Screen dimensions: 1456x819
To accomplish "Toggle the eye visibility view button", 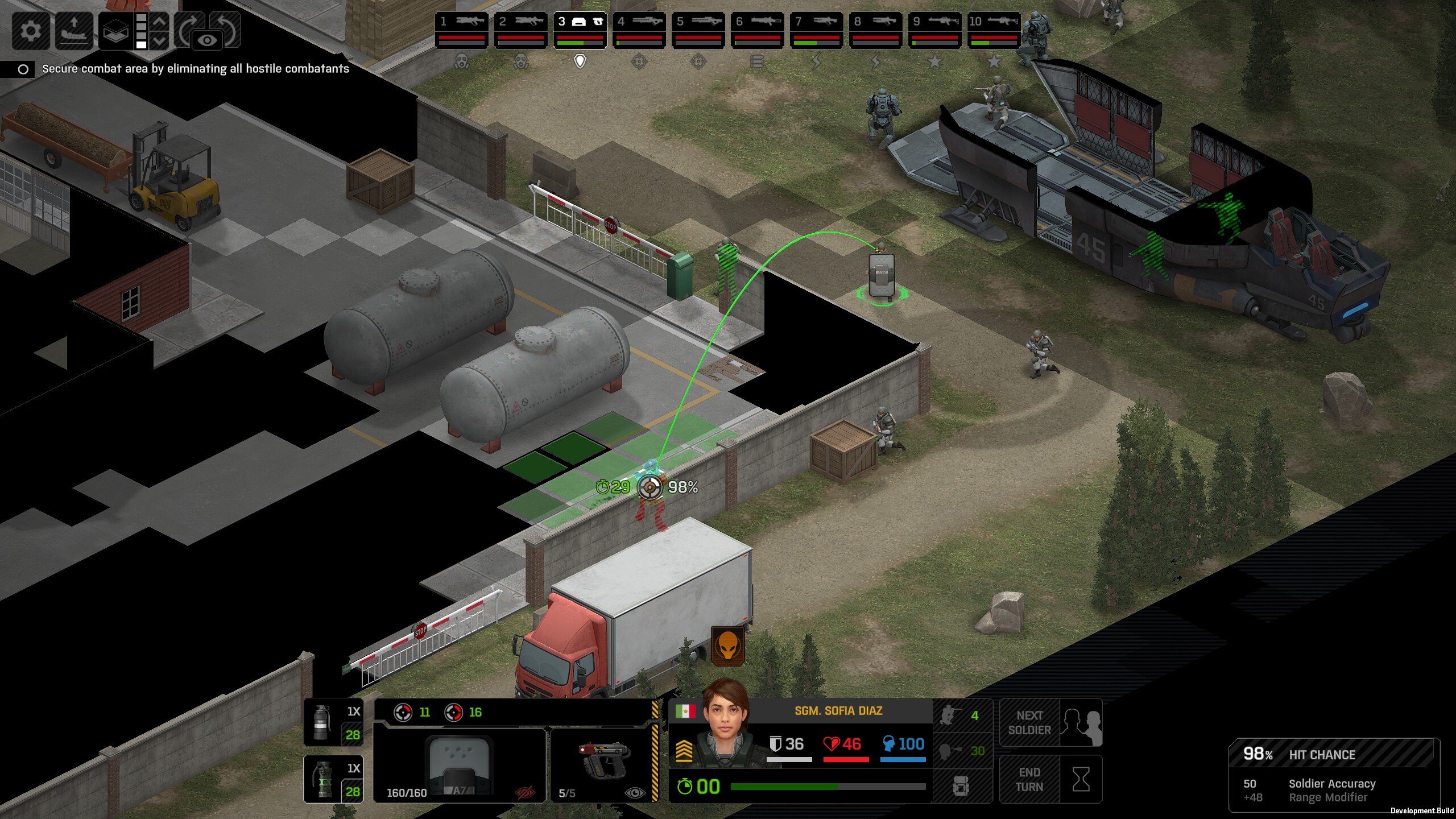I will click(x=208, y=40).
